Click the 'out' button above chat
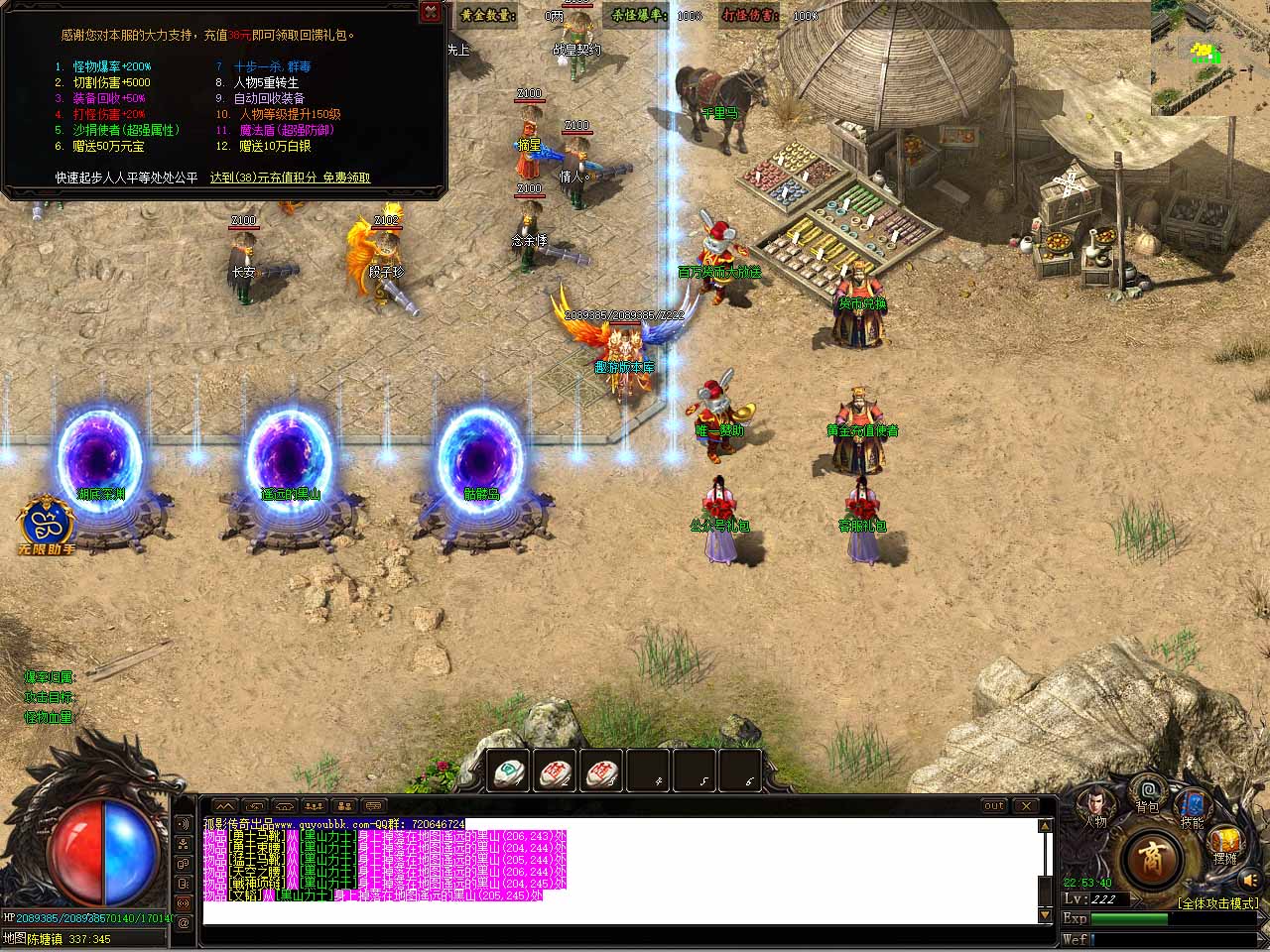1270x952 pixels. point(993,806)
